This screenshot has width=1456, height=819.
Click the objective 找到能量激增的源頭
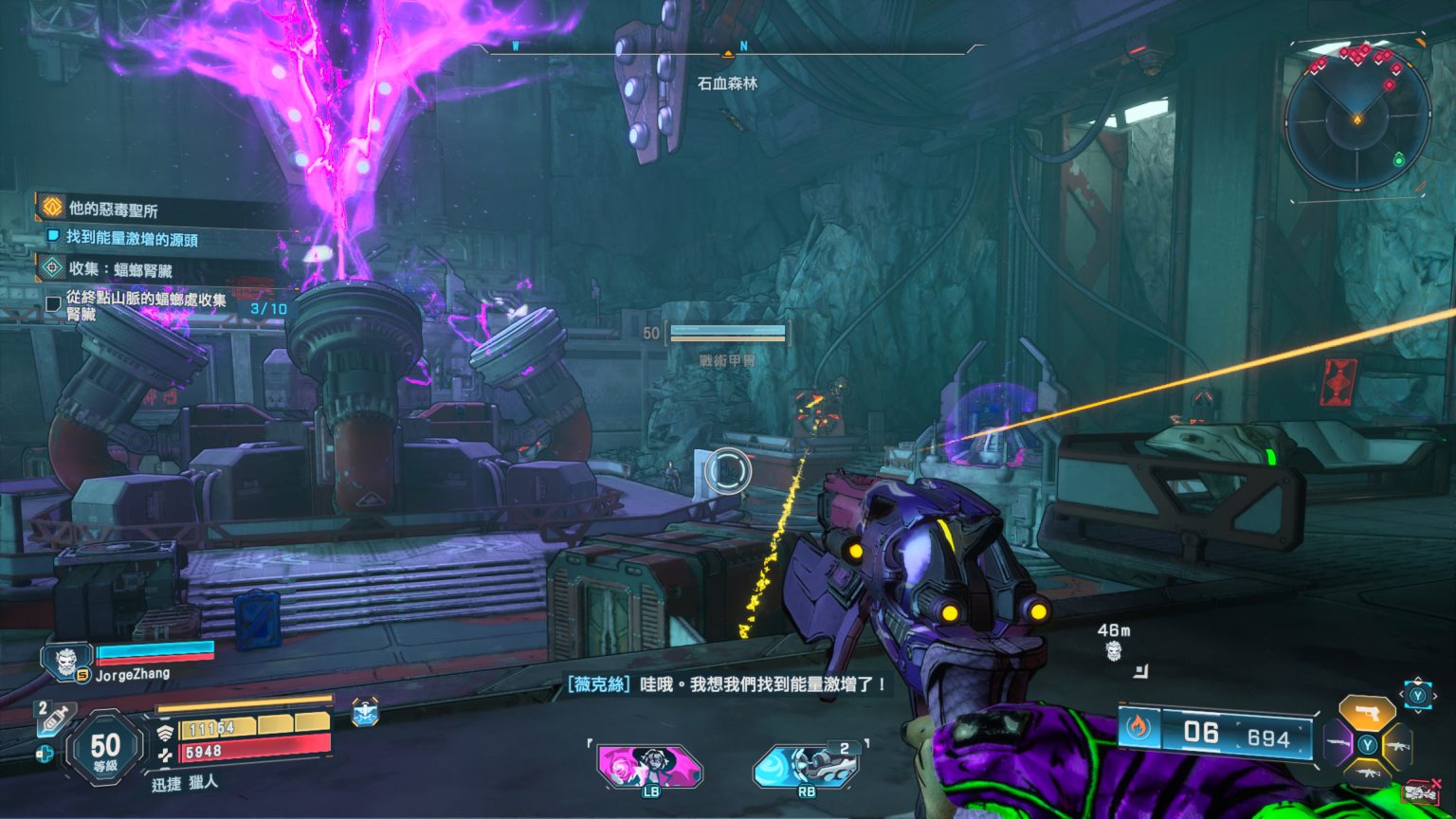(x=132, y=239)
